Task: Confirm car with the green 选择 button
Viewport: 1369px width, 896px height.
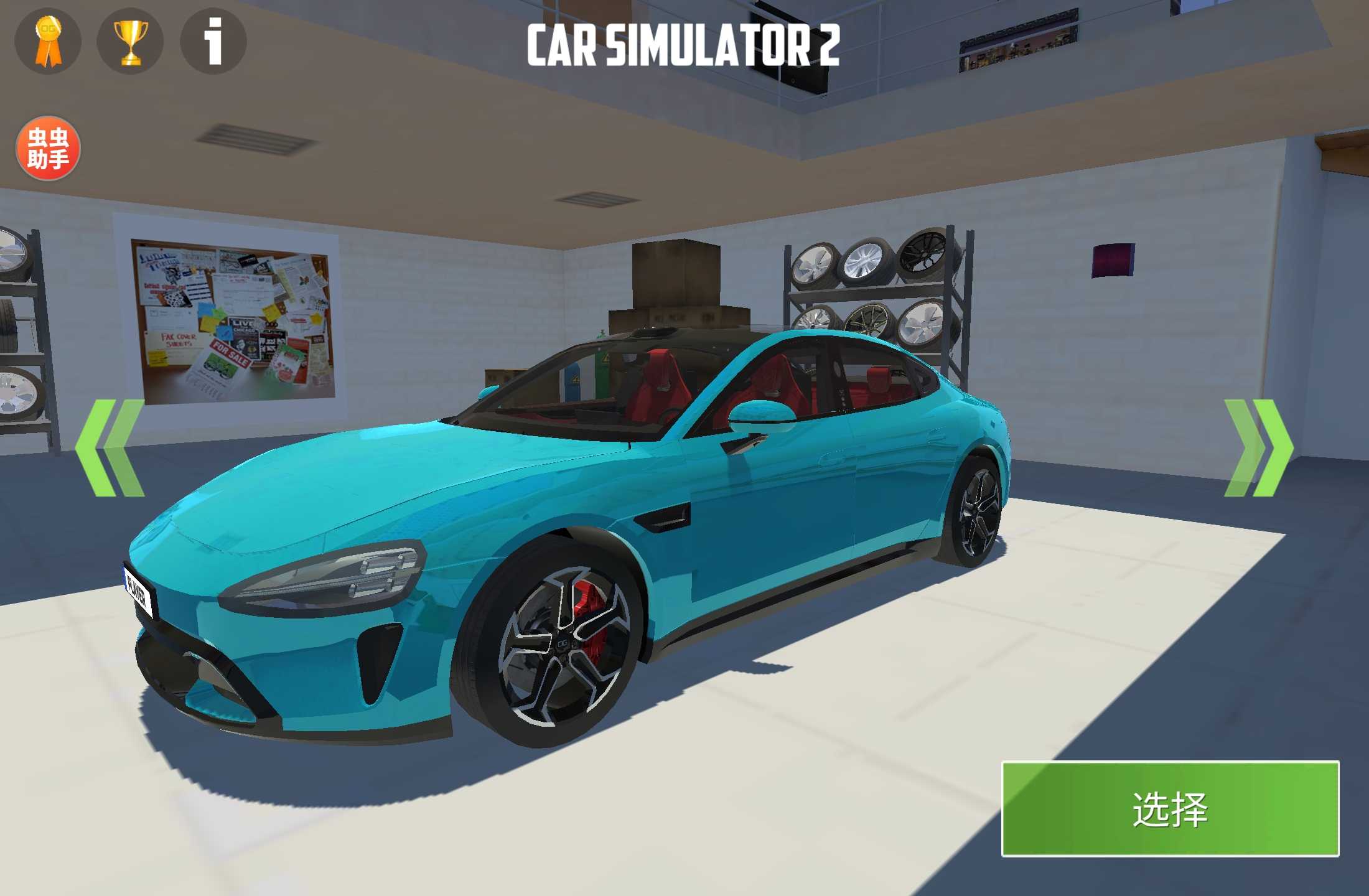Action: click(x=1170, y=809)
